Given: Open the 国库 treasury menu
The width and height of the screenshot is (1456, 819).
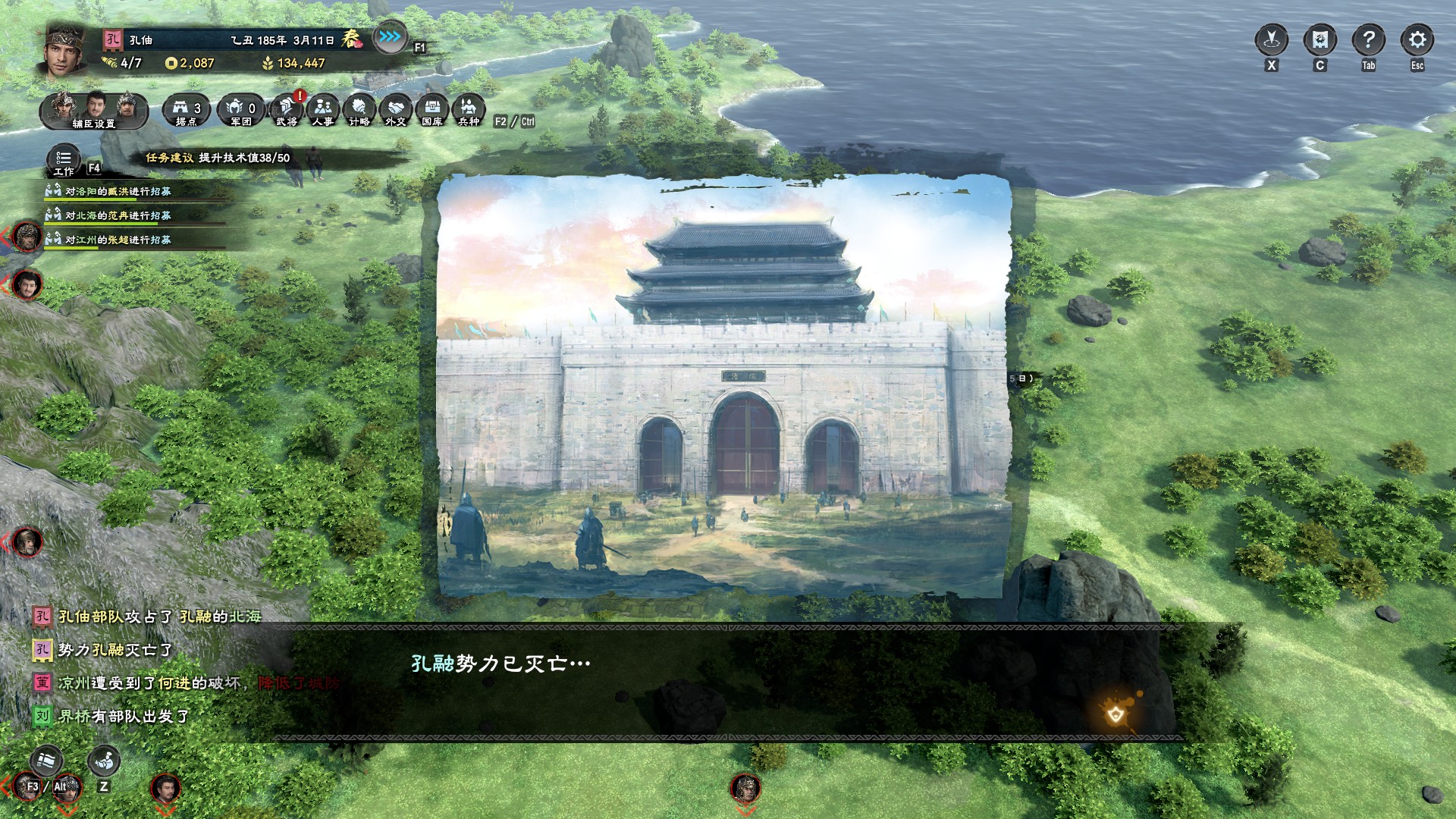Looking at the screenshot, I should point(432,111).
